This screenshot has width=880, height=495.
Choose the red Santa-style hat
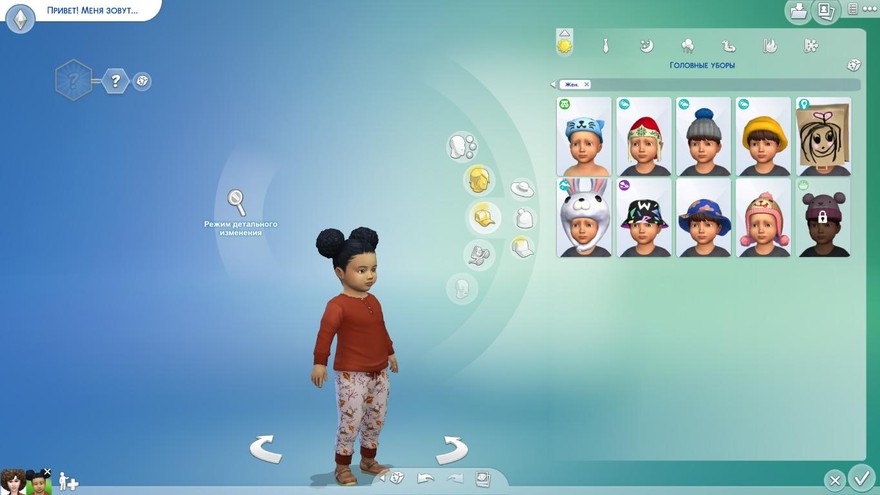pyautogui.click(x=643, y=136)
